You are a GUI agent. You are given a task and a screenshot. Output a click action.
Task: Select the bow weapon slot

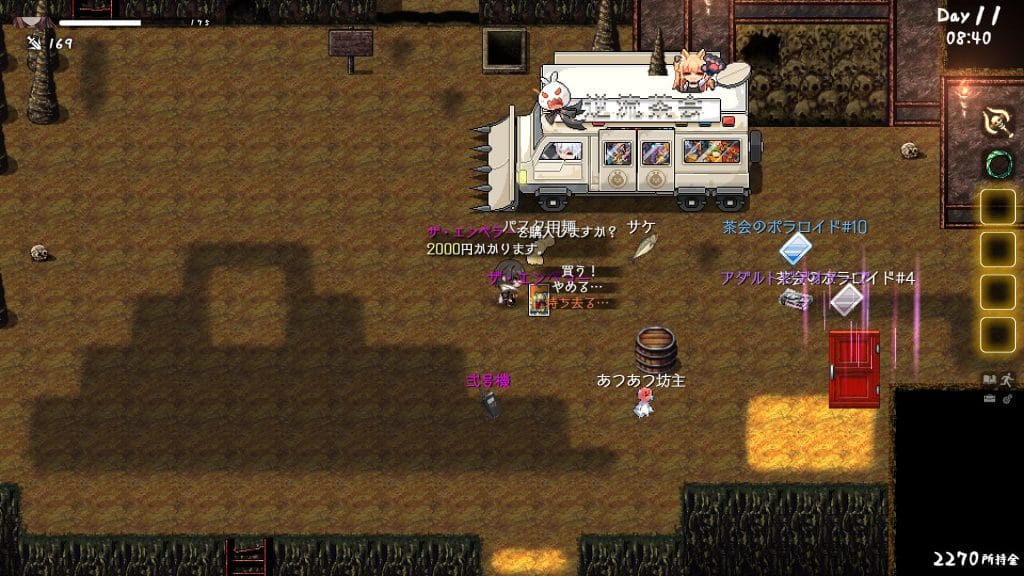tap(997, 120)
